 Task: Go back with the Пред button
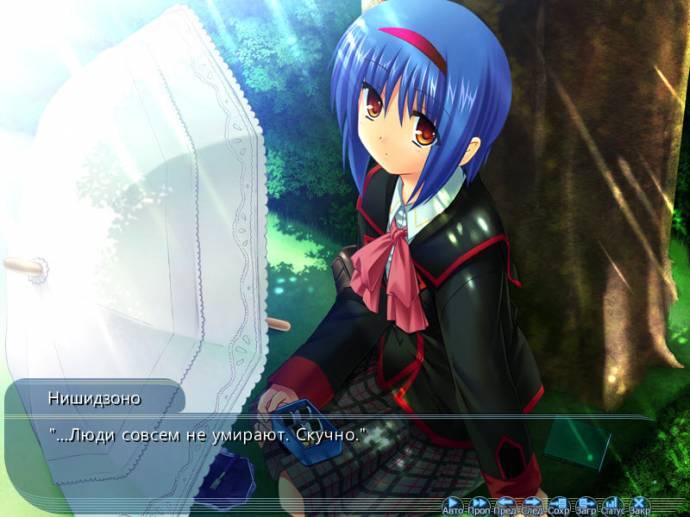pyautogui.click(x=506, y=505)
